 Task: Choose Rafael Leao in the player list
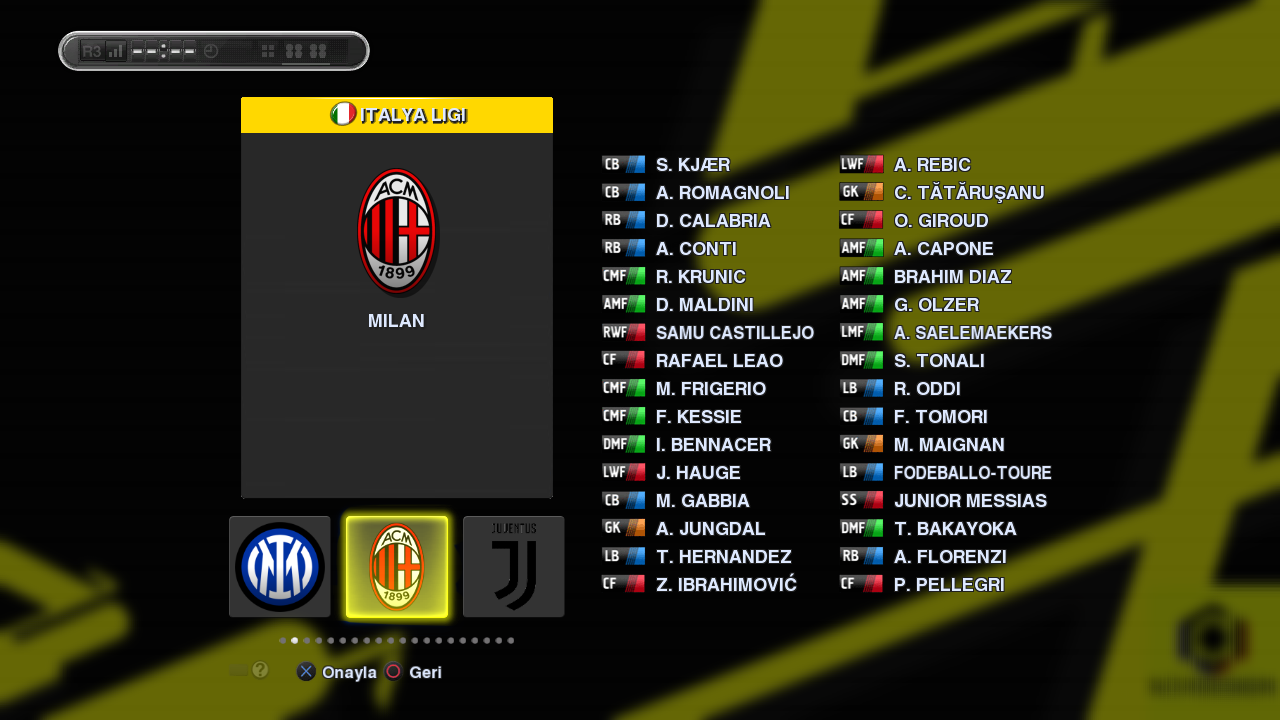(719, 361)
